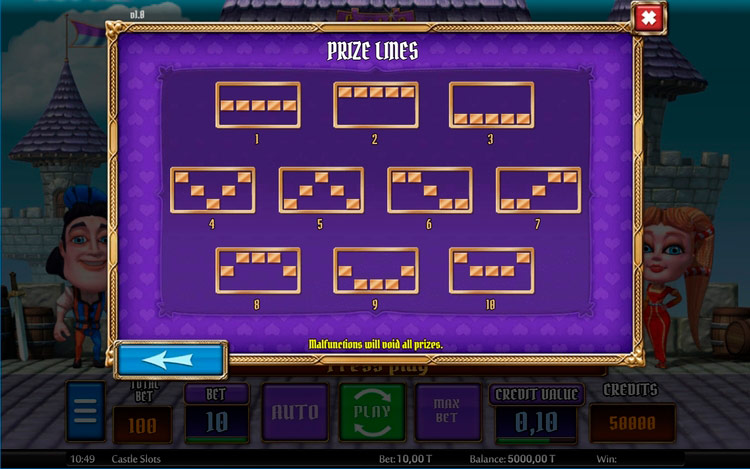Viewport: 750px width, 469px height.
Task: Click the Auto spin button
Action: pos(295,412)
